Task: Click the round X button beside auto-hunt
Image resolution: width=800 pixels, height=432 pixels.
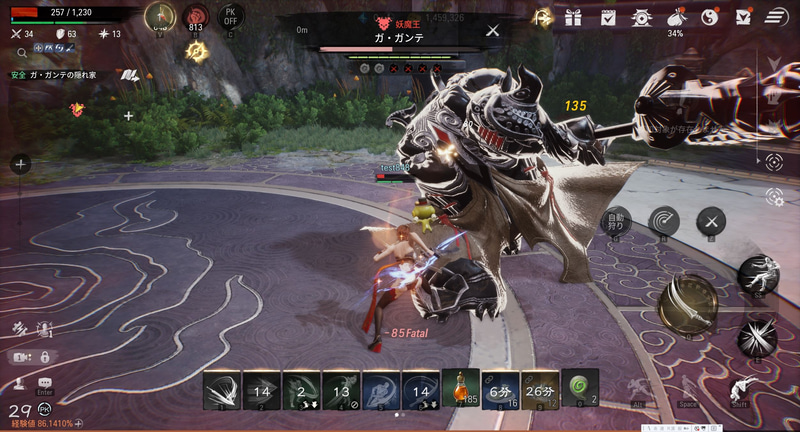Action: pos(710,221)
